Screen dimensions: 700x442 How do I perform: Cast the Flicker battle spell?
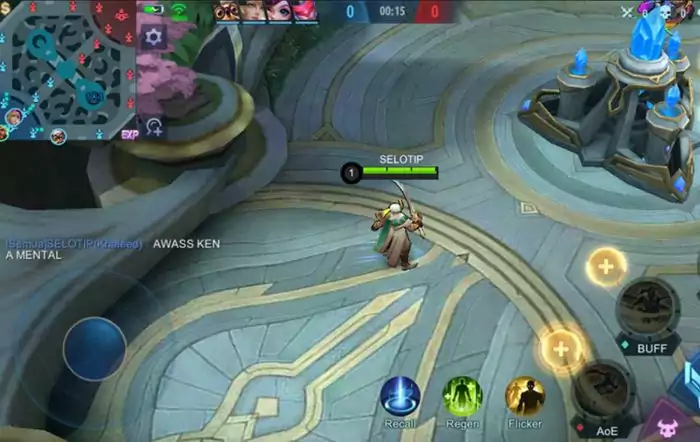coord(524,396)
